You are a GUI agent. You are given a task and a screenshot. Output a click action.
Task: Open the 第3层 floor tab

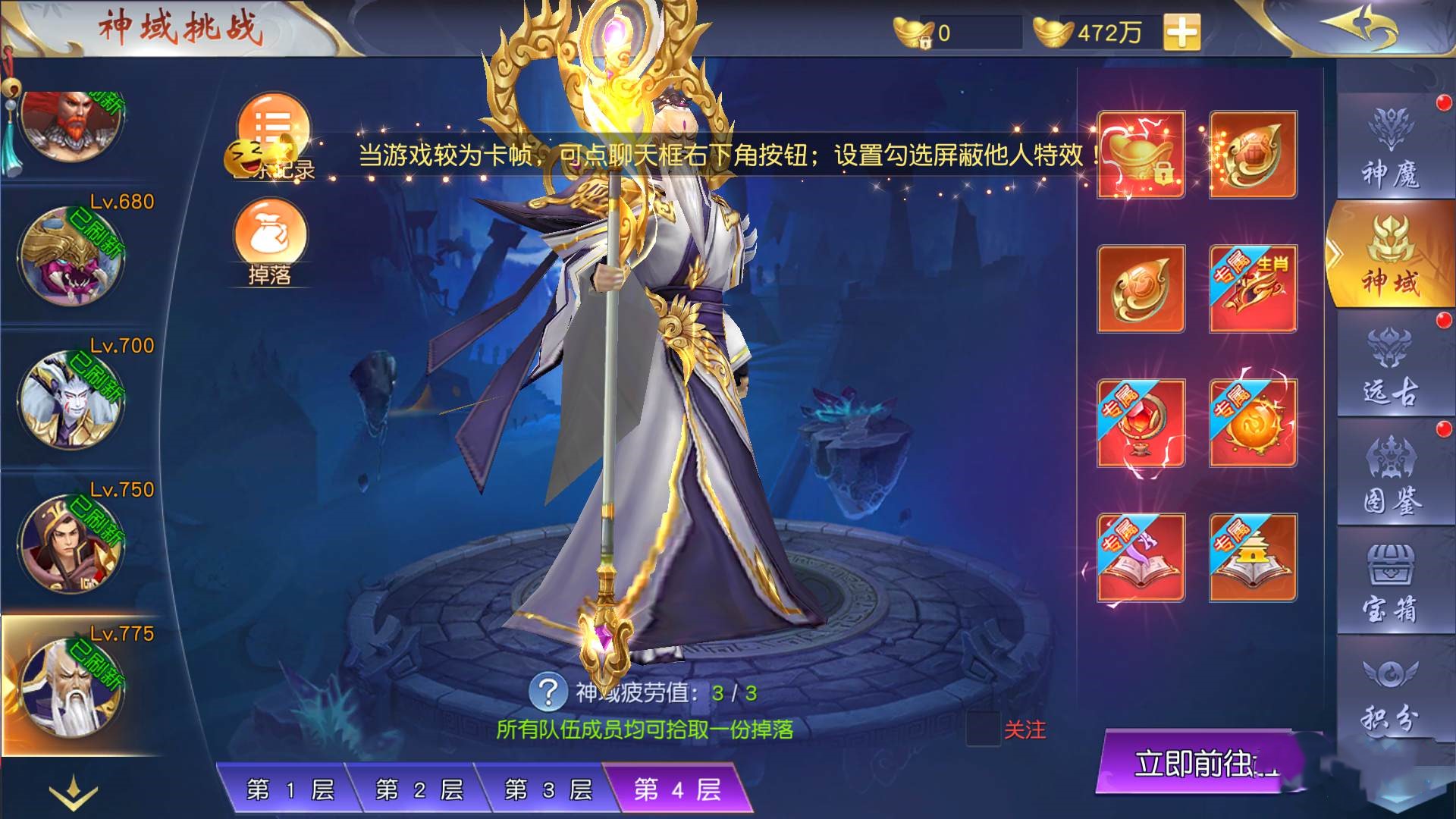click(x=548, y=790)
